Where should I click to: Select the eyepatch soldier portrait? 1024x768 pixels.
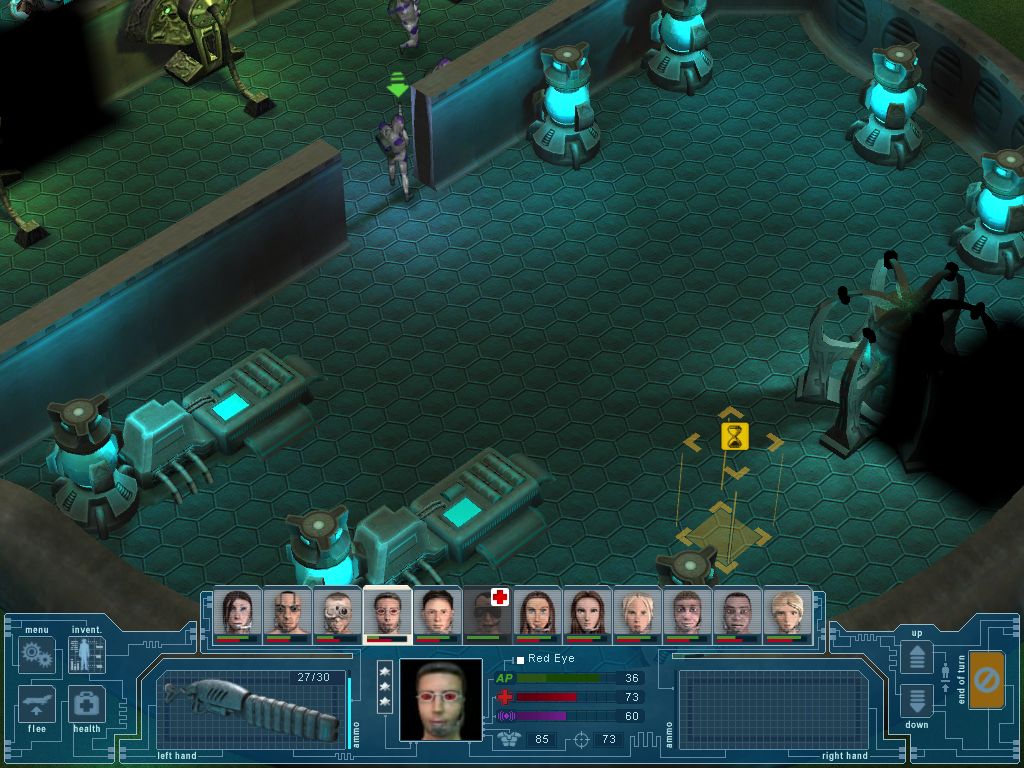point(287,612)
